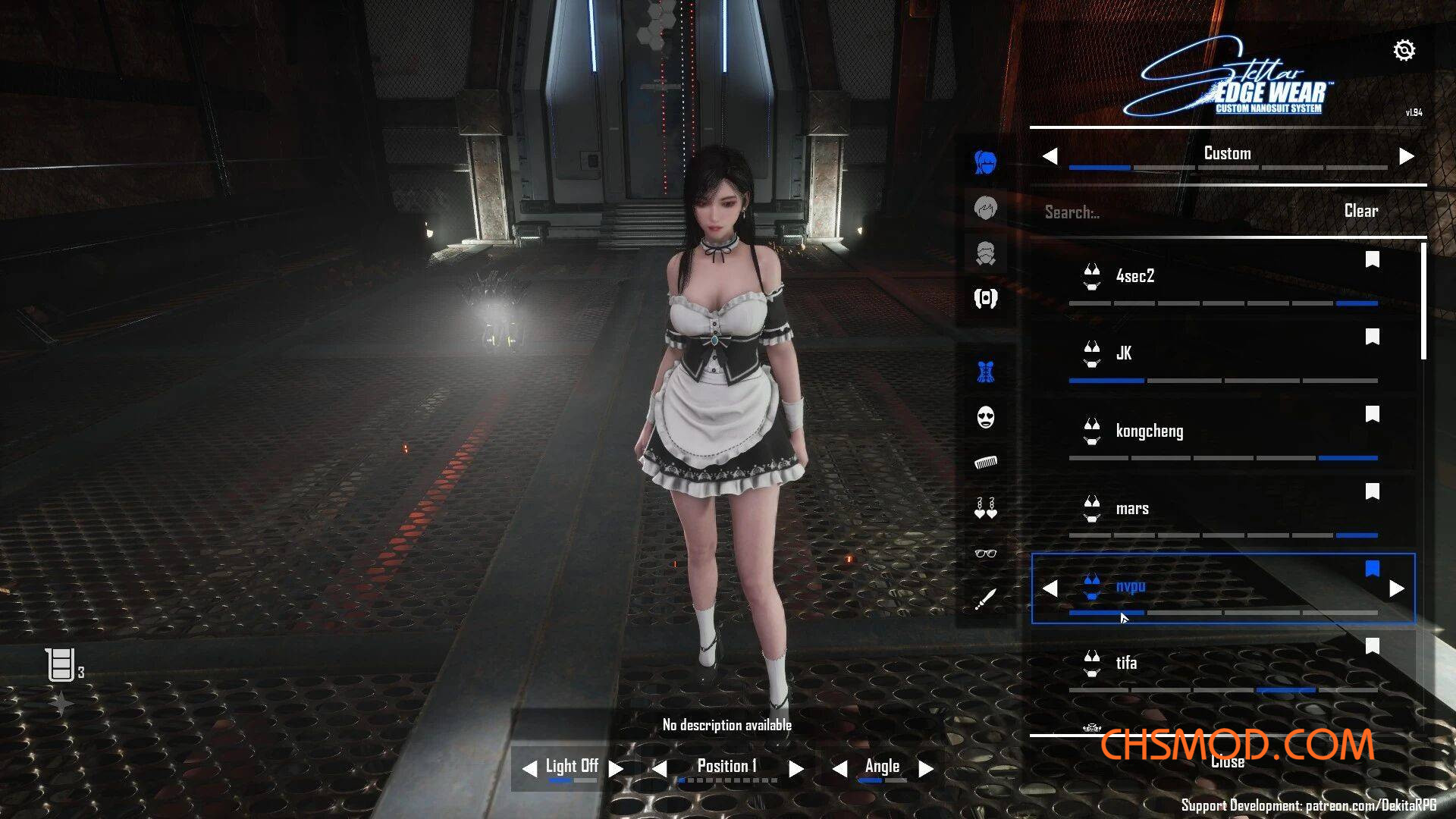The image size is (1456, 819).
Task: Open the gear settings icon
Action: point(1404,50)
